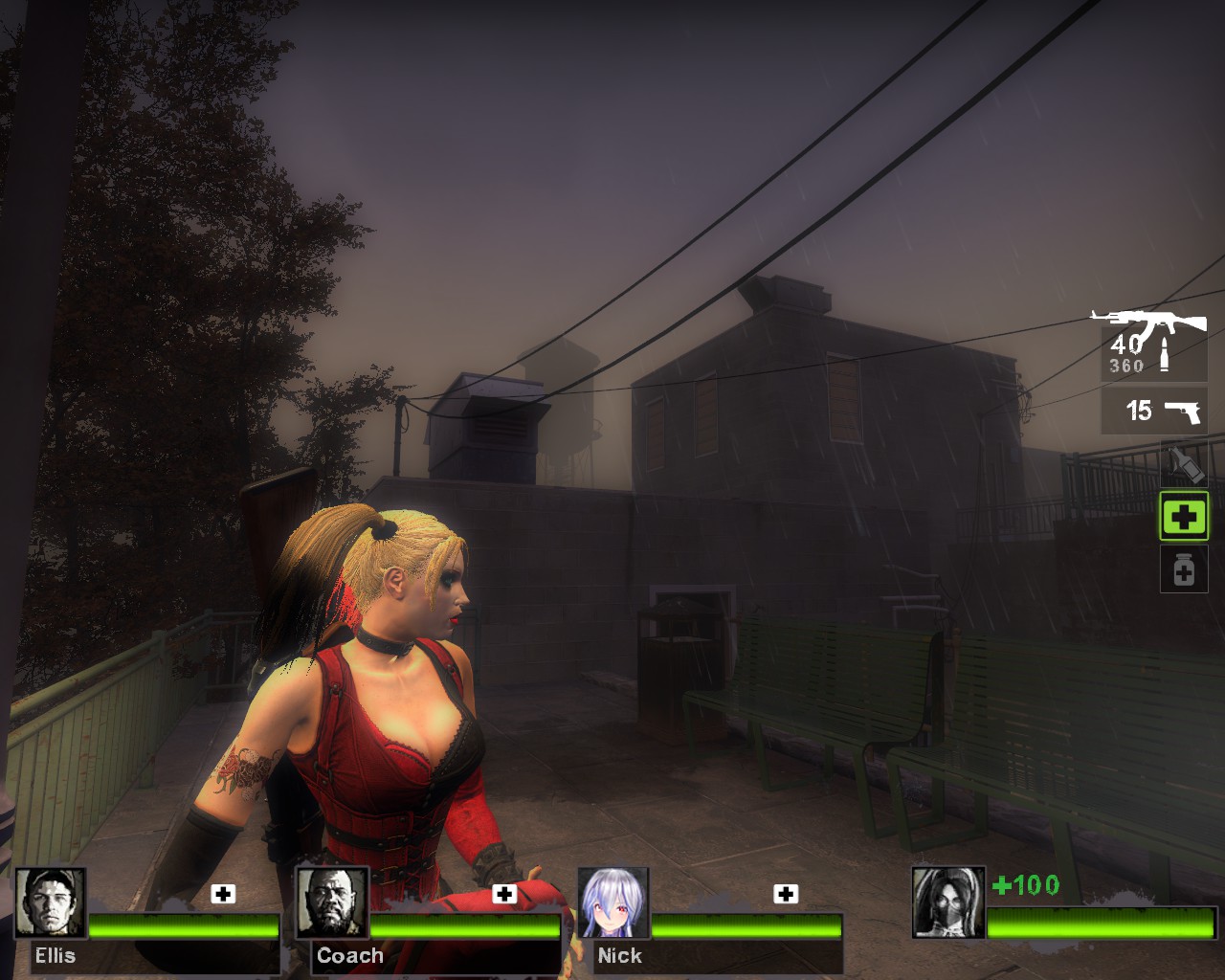Switch to the pistol sidearm slot
Image resolution: width=1225 pixels, height=980 pixels.
click(1154, 412)
